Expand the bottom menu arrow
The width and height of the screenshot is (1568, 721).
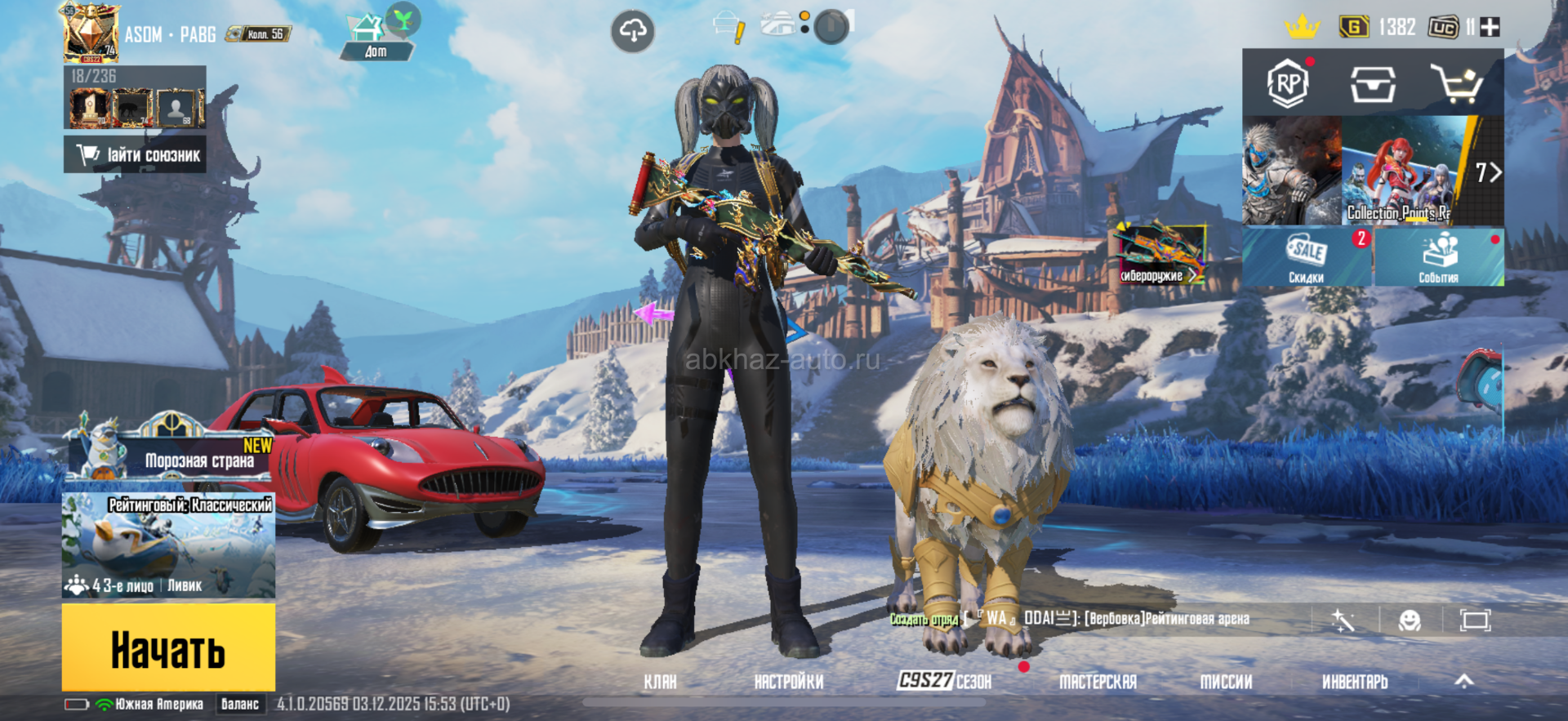1464,681
